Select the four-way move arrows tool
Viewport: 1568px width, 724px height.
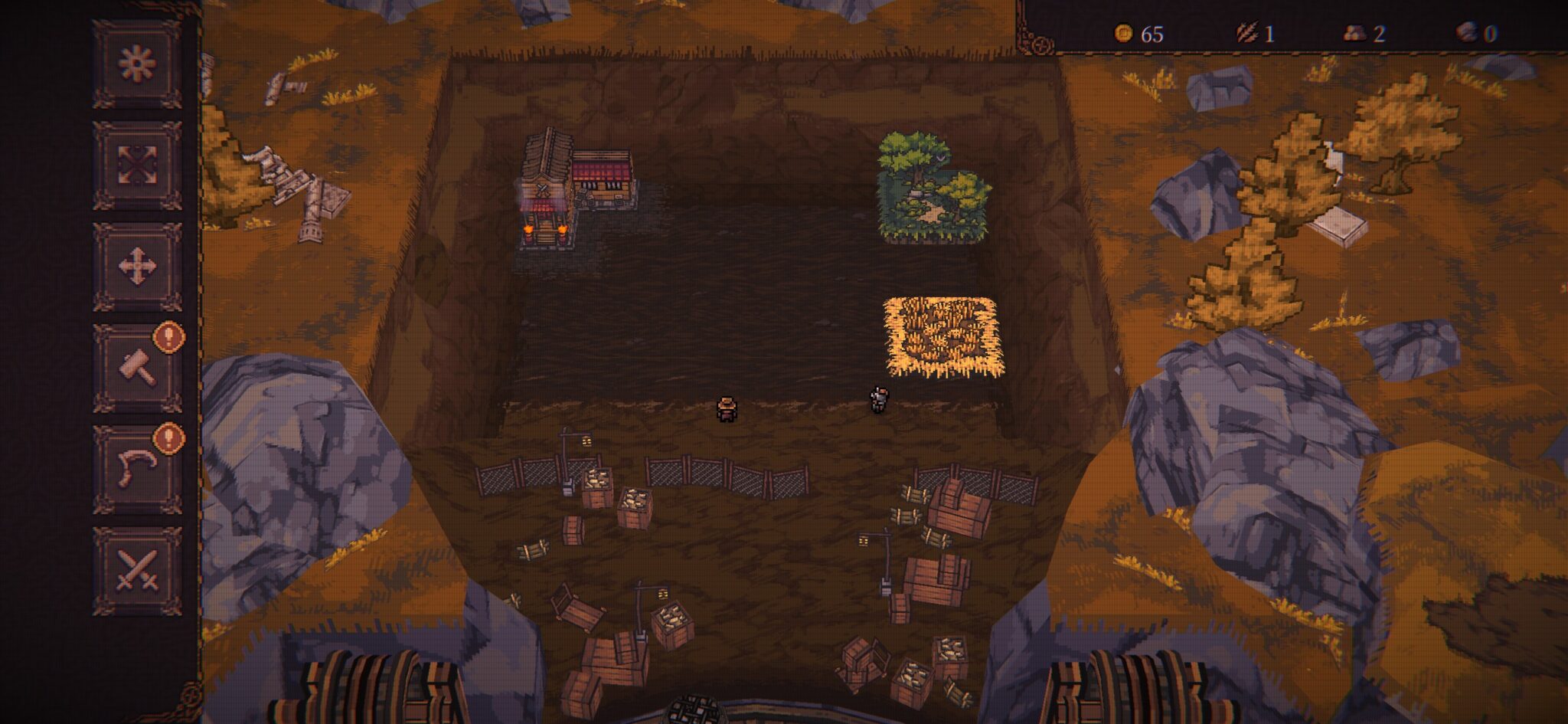click(137, 267)
